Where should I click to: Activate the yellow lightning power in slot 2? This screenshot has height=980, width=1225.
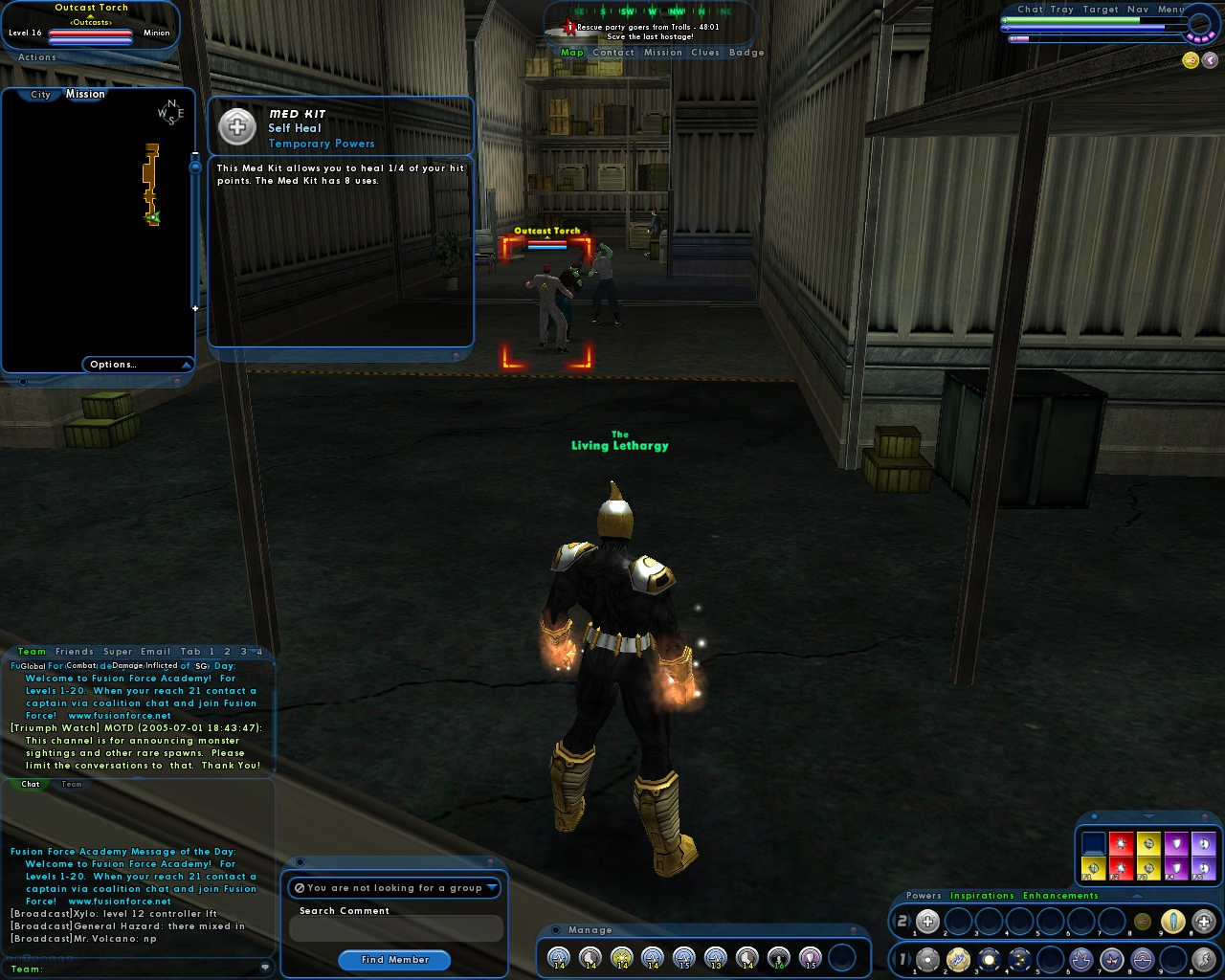pyautogui.click(x=956, y=958)
